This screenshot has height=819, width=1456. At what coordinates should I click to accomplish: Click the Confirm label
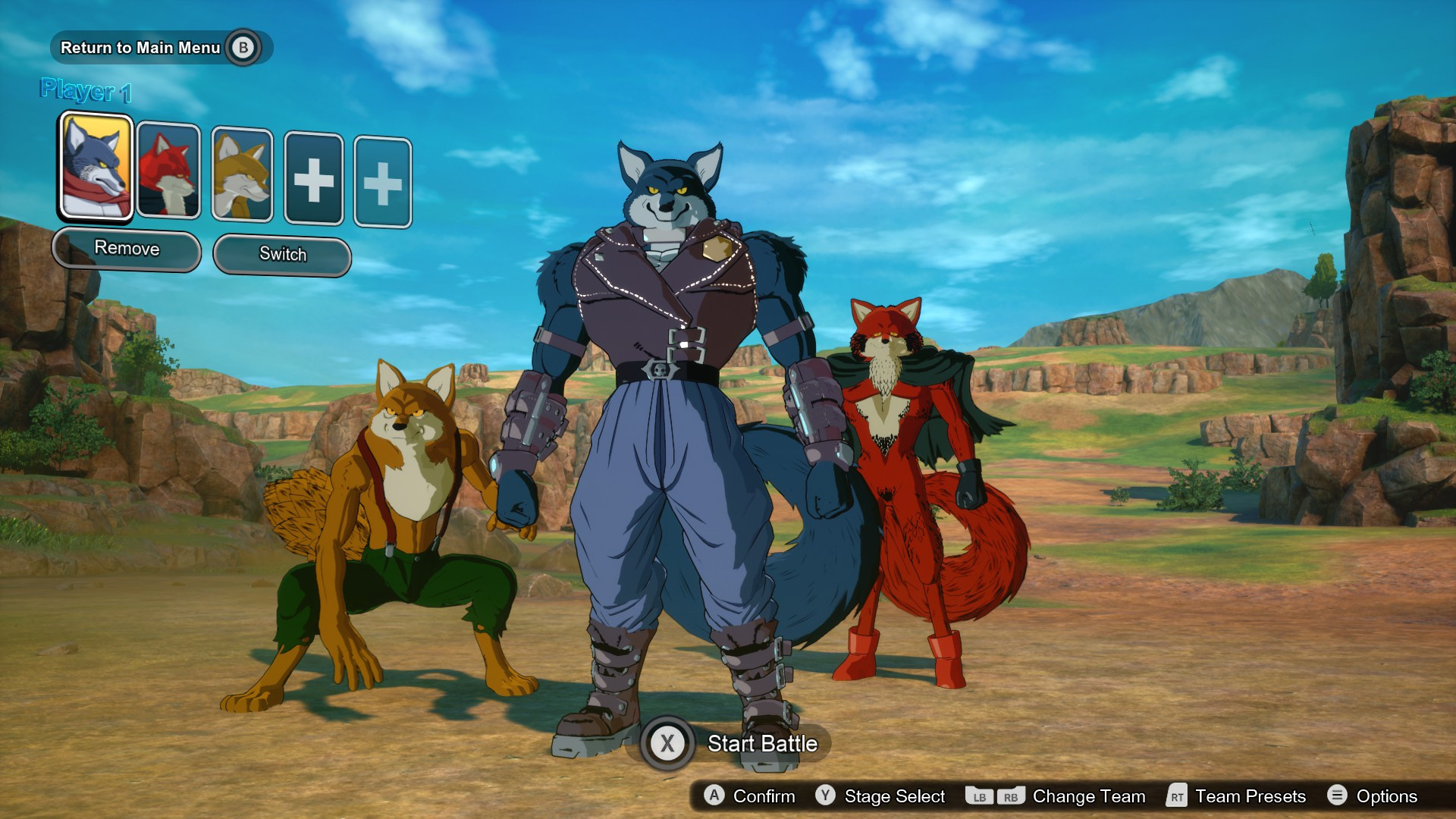(x=762, y=796)
